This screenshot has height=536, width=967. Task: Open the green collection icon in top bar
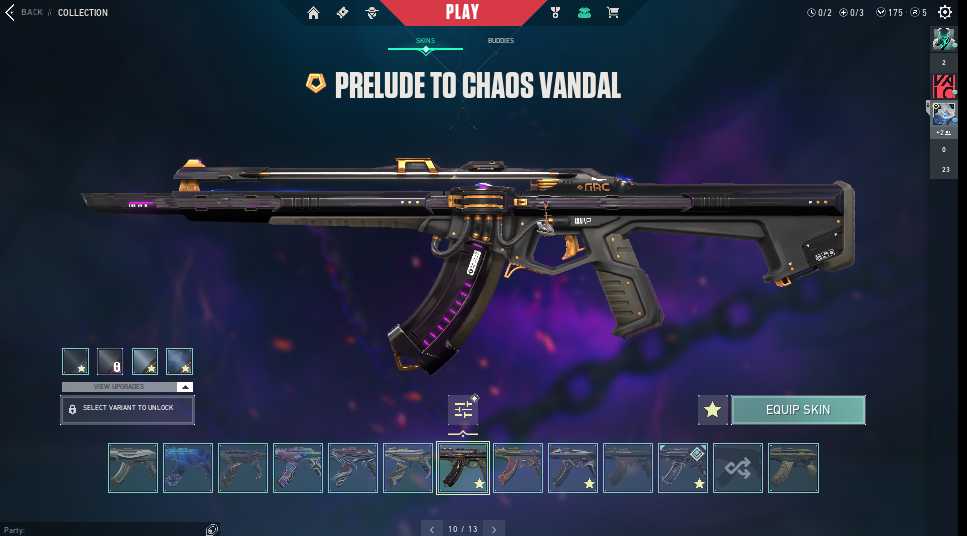(584, 13)
